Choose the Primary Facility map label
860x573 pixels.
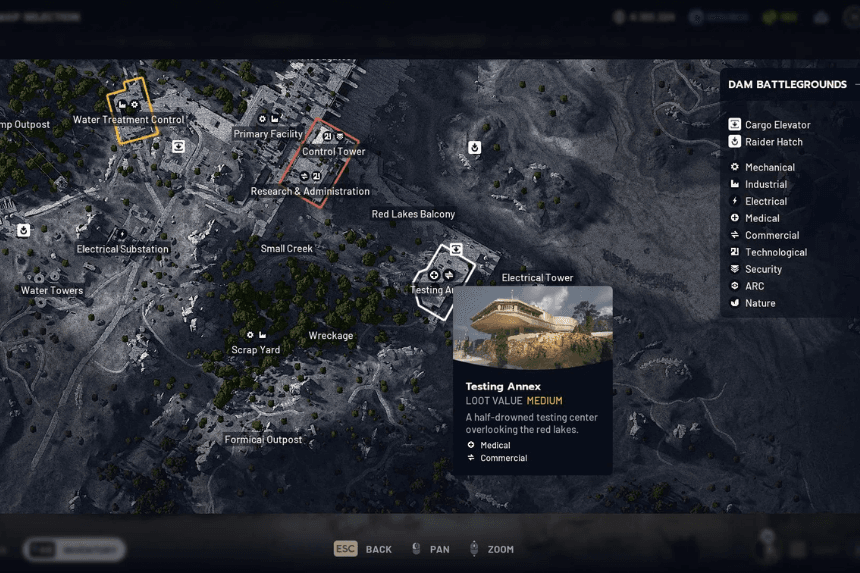(x=267, y=134)
